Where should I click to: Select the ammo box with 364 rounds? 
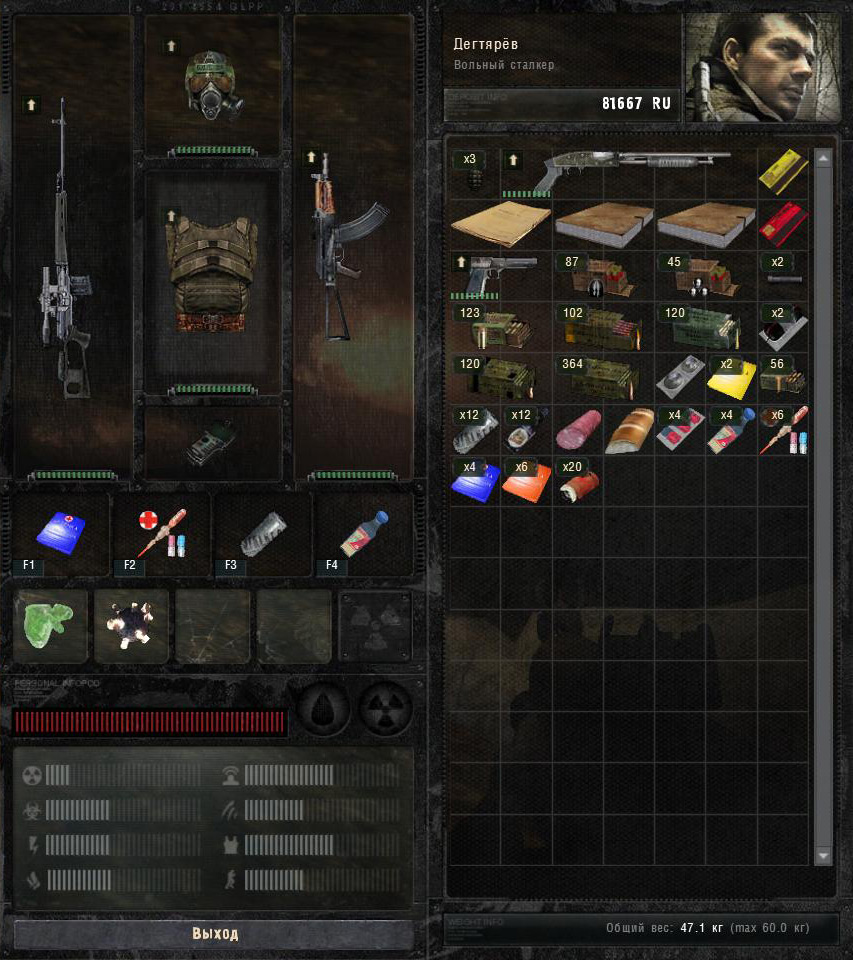pyautogui.click(x=602, y=378)
